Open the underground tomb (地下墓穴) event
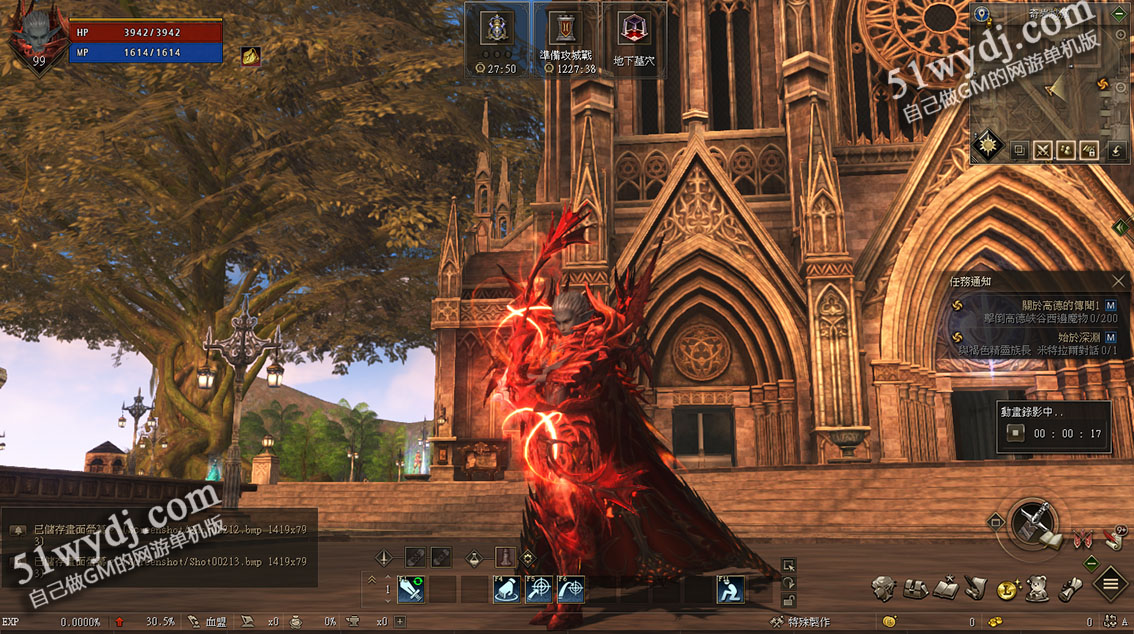The image size is (1134, 634). click(x=633, y=38)
